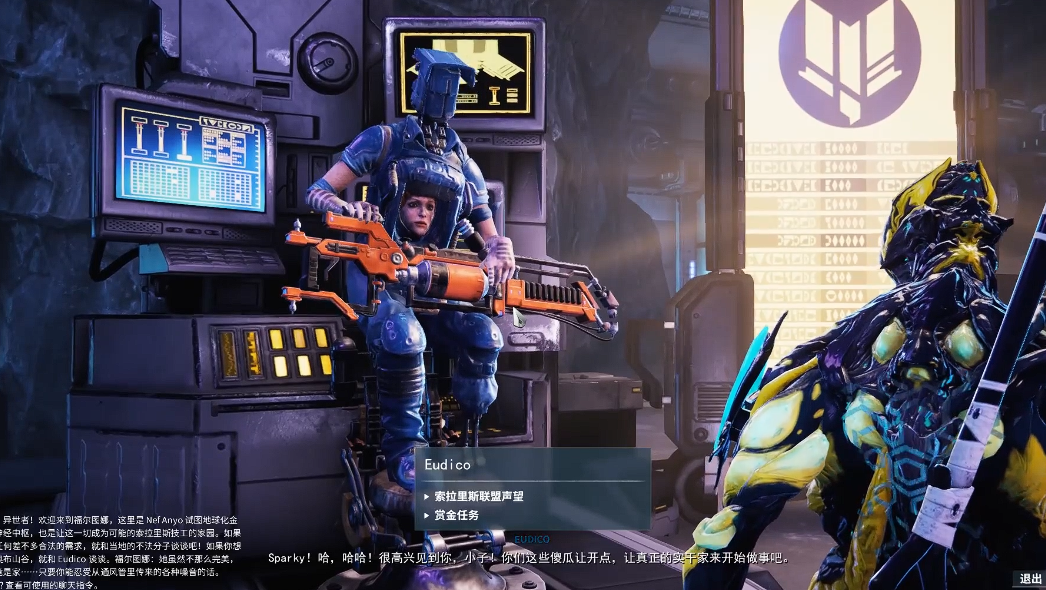This screenshot has width=1046, height=590.
Task: Click the 退出 exit button
Action: coord(1030,579)
